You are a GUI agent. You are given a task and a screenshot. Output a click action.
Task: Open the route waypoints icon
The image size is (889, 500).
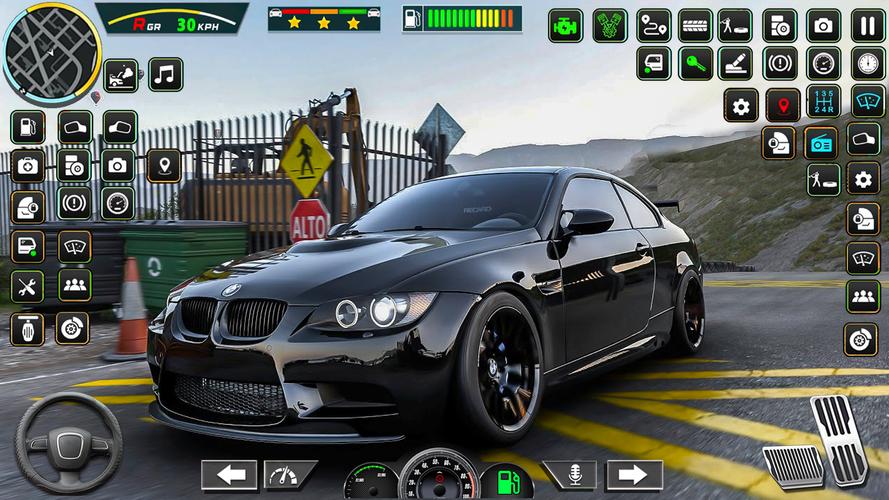[x=653, y=25]
